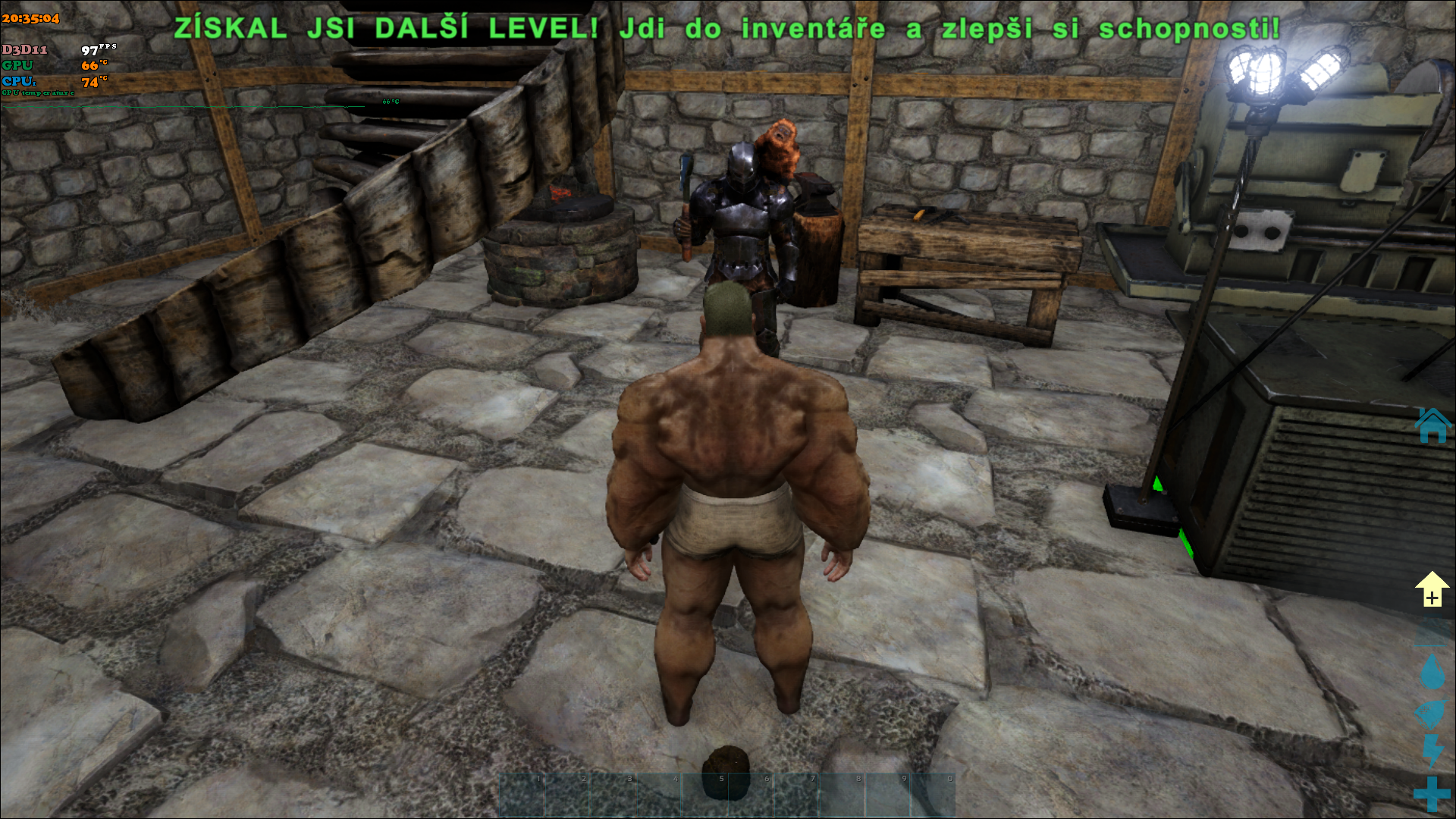Click the yellow level-up arrow icon
Viewport: 1456px width, 819px height.
pyautogui.click(x=1432, y=589)
